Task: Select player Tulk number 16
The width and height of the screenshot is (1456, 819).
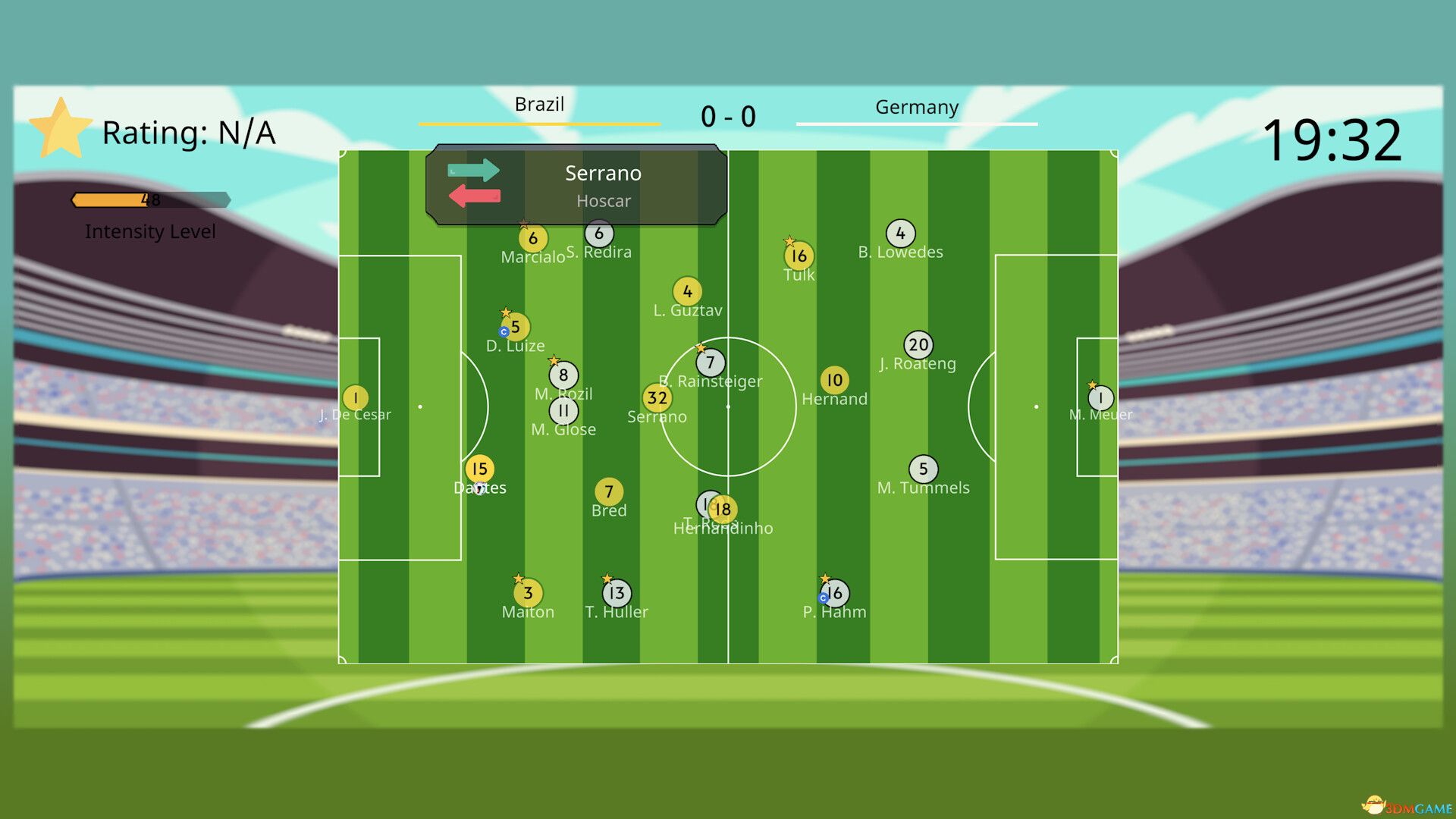Action: 799,256
